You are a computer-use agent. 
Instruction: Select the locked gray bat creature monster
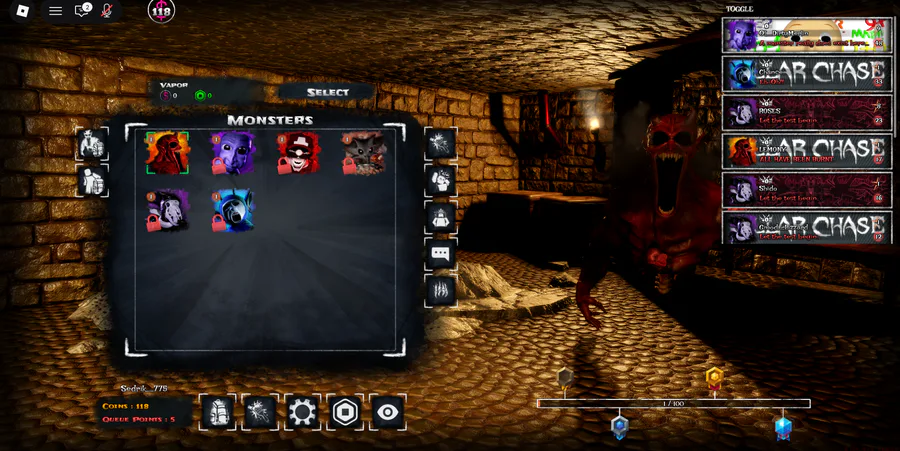click(363, 154)
